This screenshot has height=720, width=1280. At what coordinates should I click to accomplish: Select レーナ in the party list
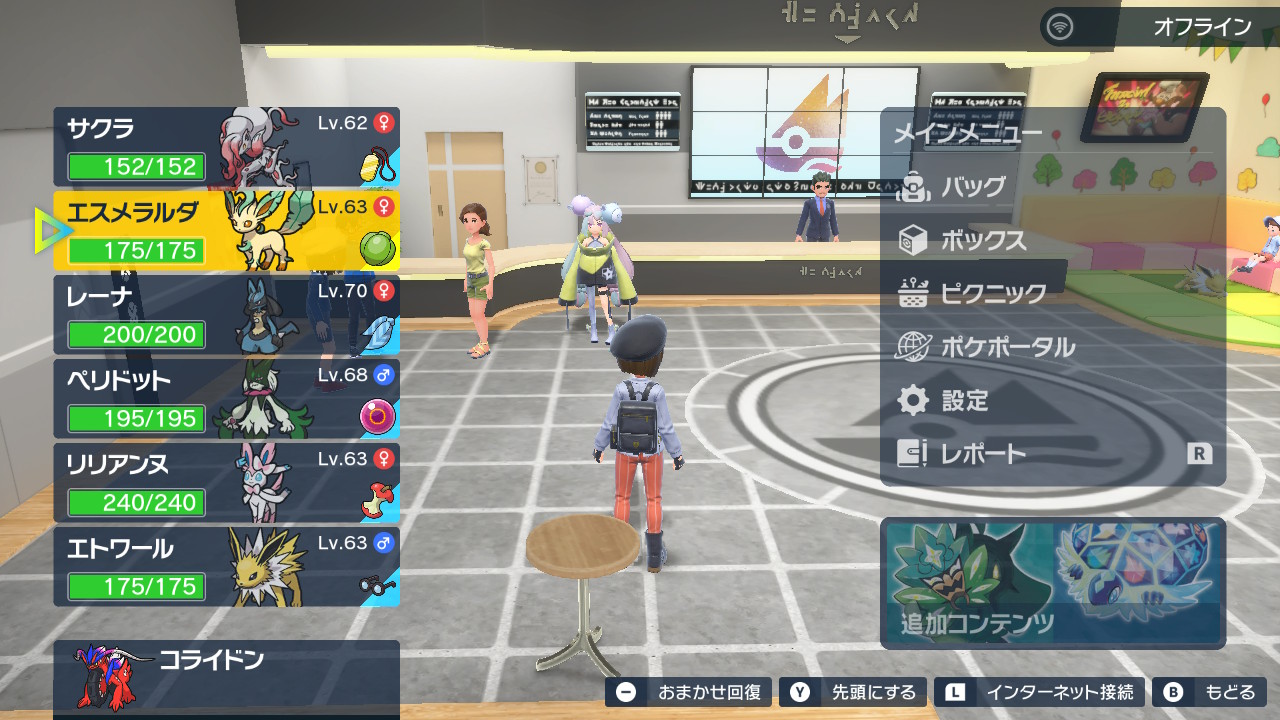coord(226,315)
